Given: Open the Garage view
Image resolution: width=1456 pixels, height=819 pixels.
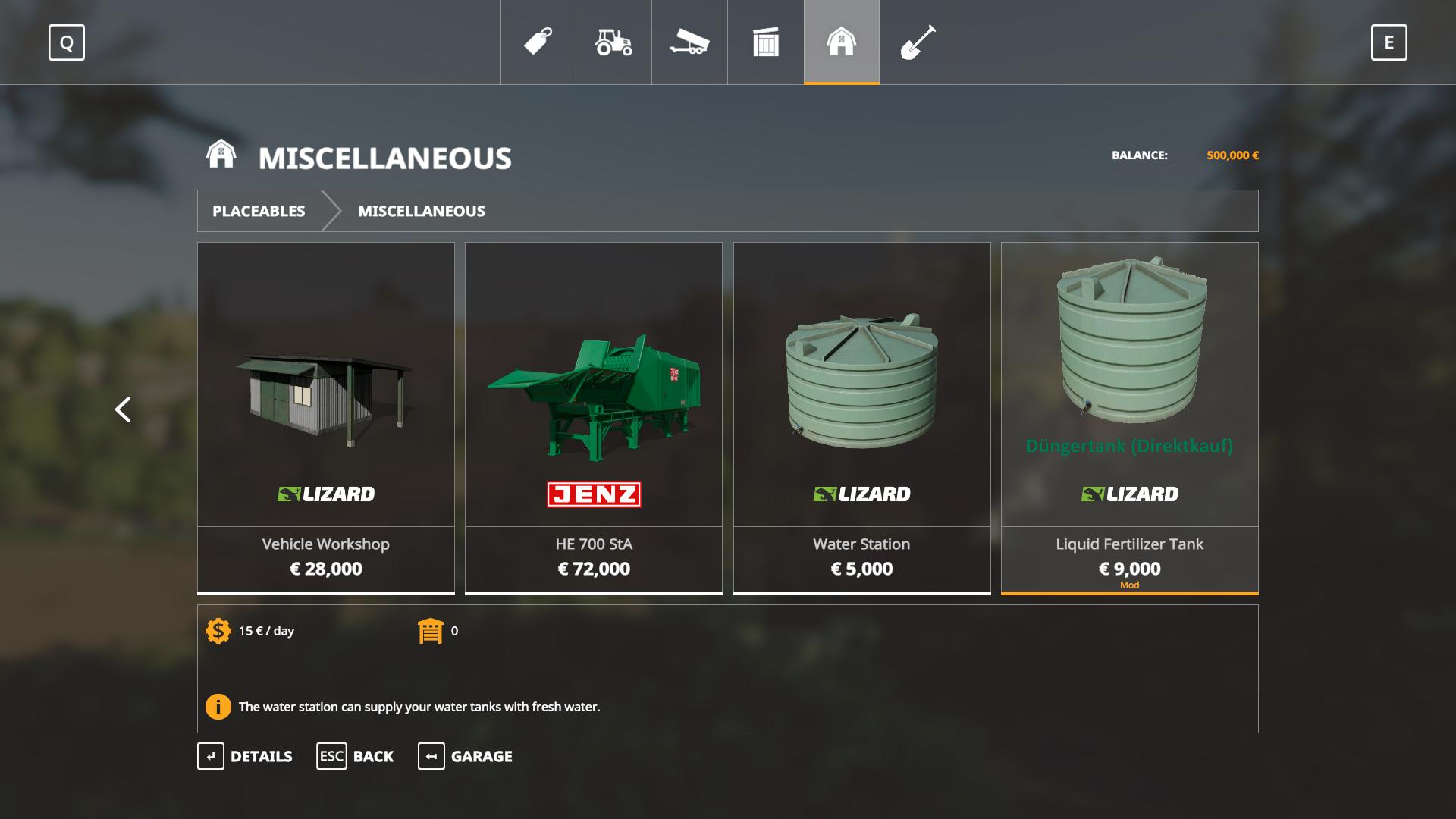Looking at the screenshot, I should pos(465,756).
